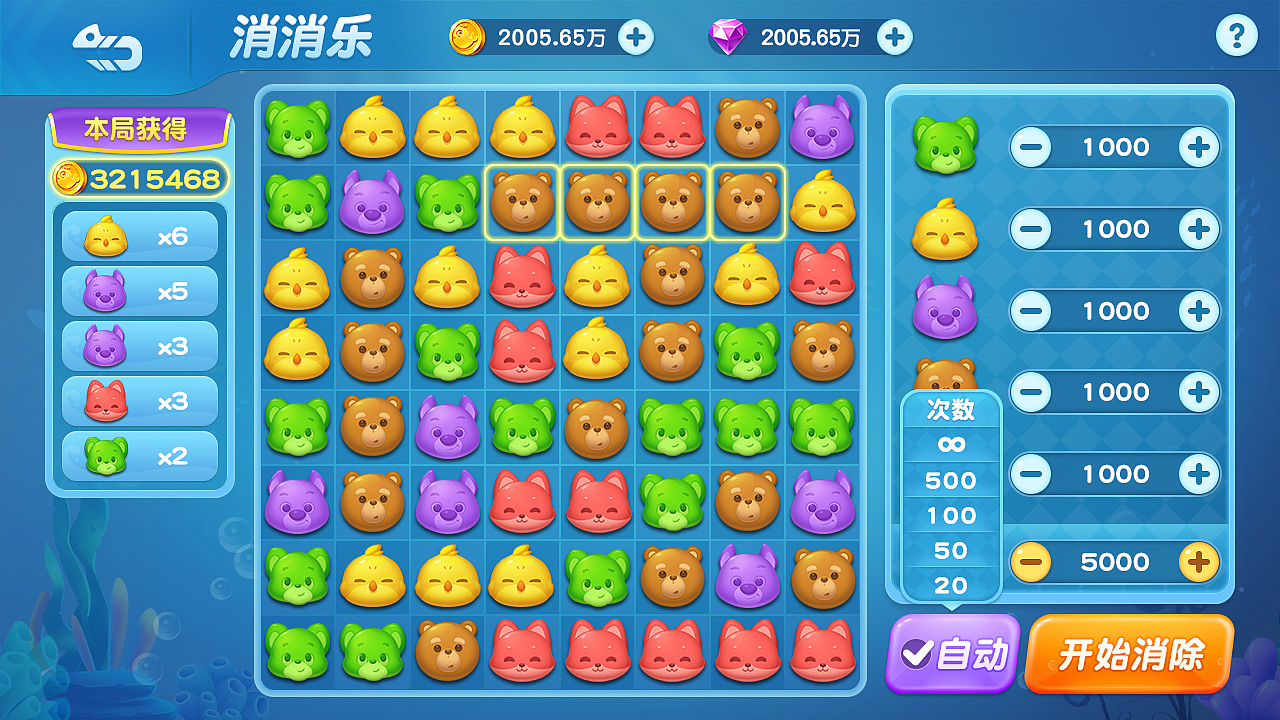Screen dimensions: 1280x720
Task: Select 500 from the 次数 list
Action: (951, 480)
